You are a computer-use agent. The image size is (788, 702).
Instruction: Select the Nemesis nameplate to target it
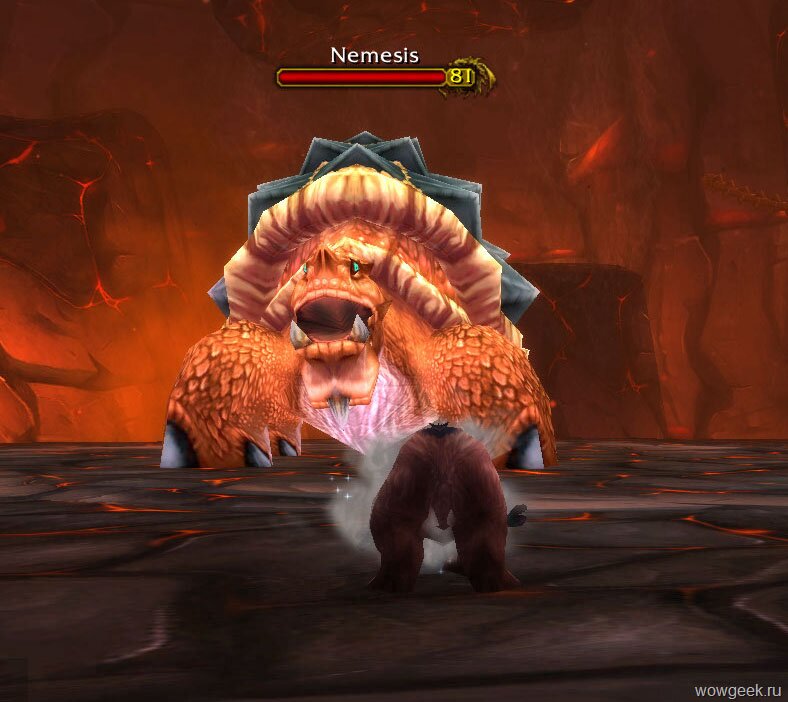pyautogui.click(x=362, y=76)
